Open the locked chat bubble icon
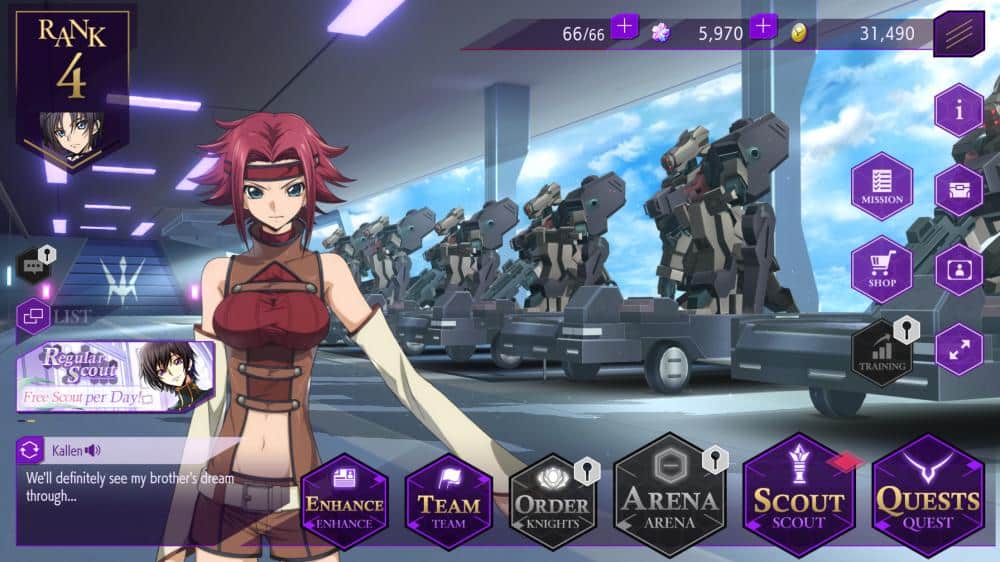Image resolution: width=1000 pixels, height=562 pixels. [x=34, y=266]
